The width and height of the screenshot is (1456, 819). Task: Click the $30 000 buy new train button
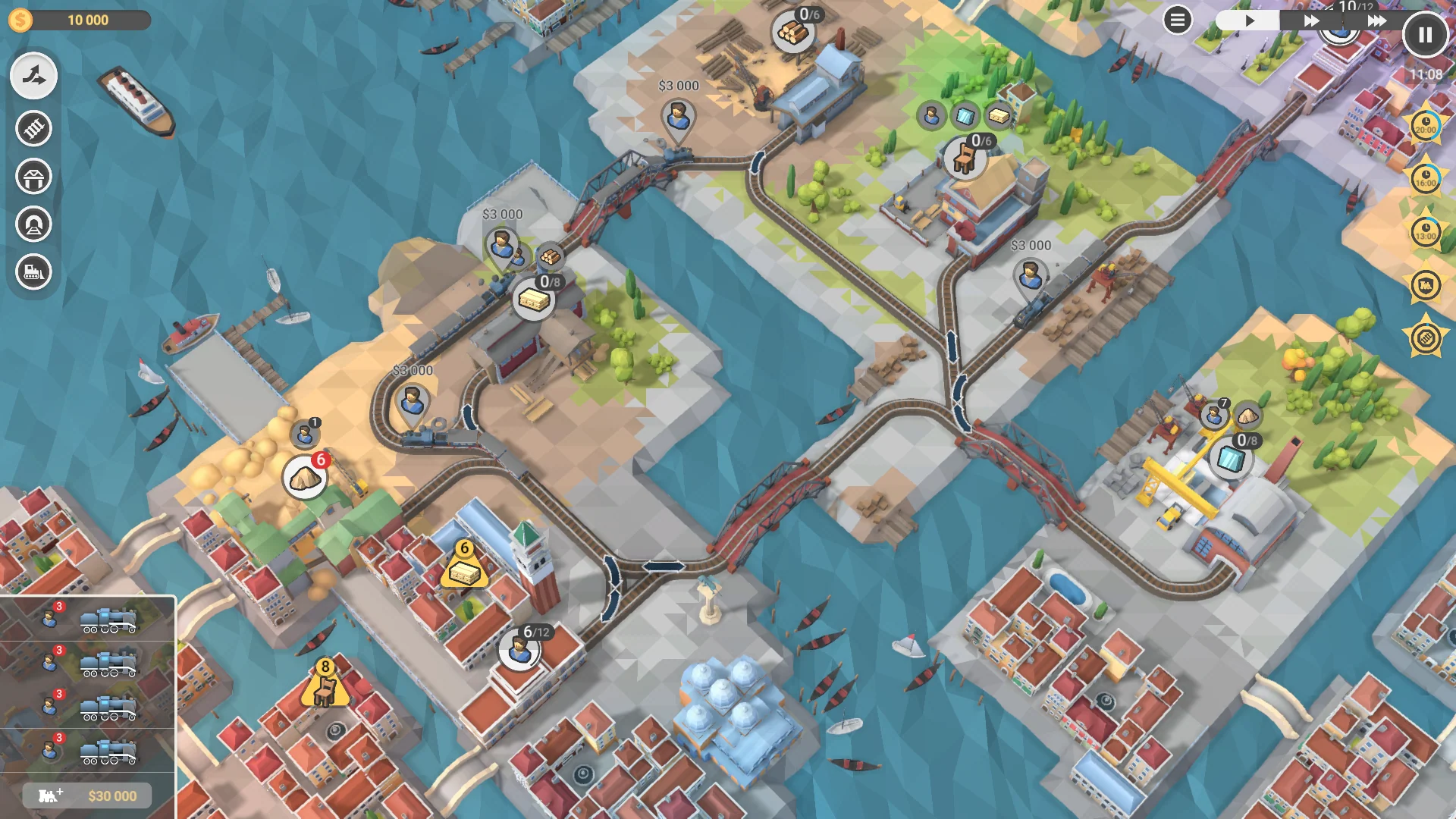tap(86, 796)
